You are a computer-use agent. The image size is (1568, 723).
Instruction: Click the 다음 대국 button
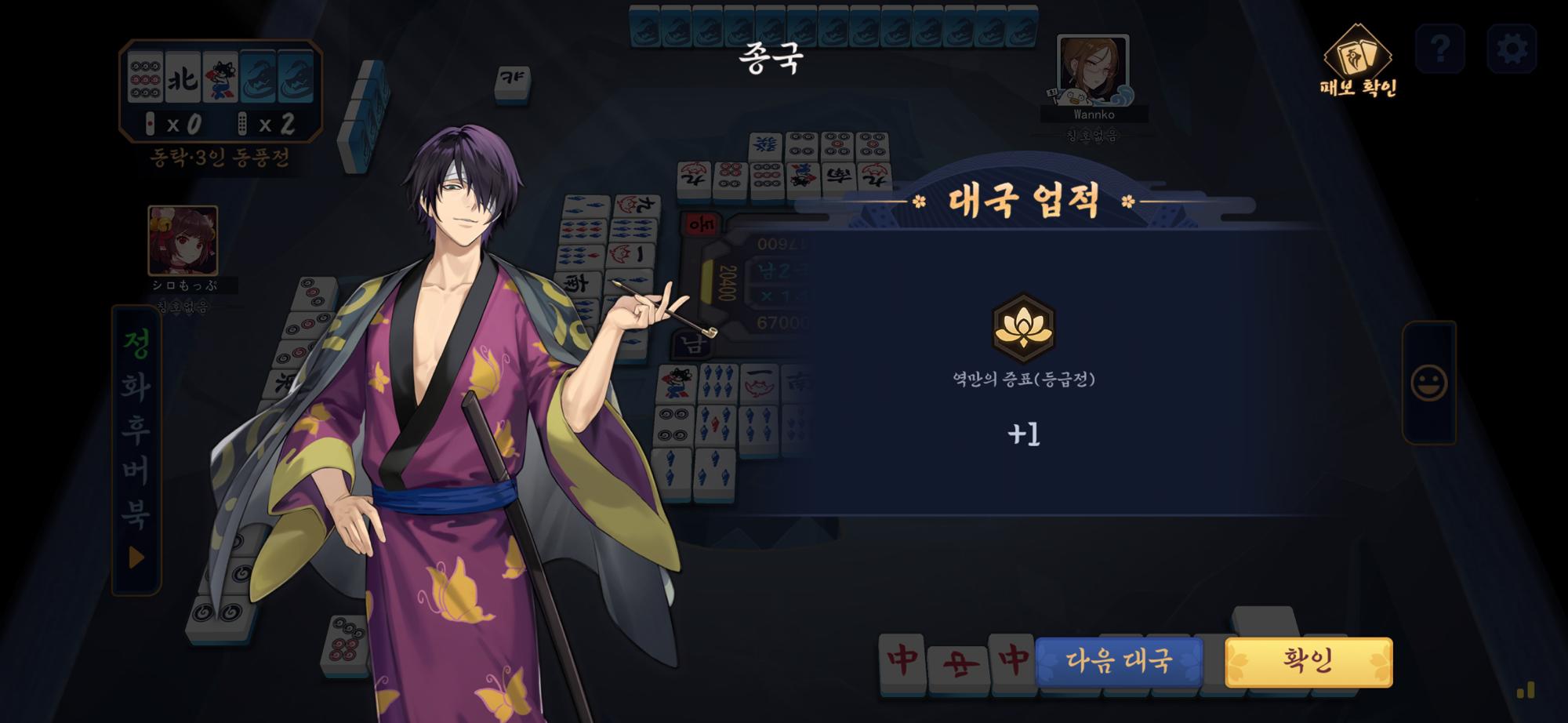tap(1119, 662)
